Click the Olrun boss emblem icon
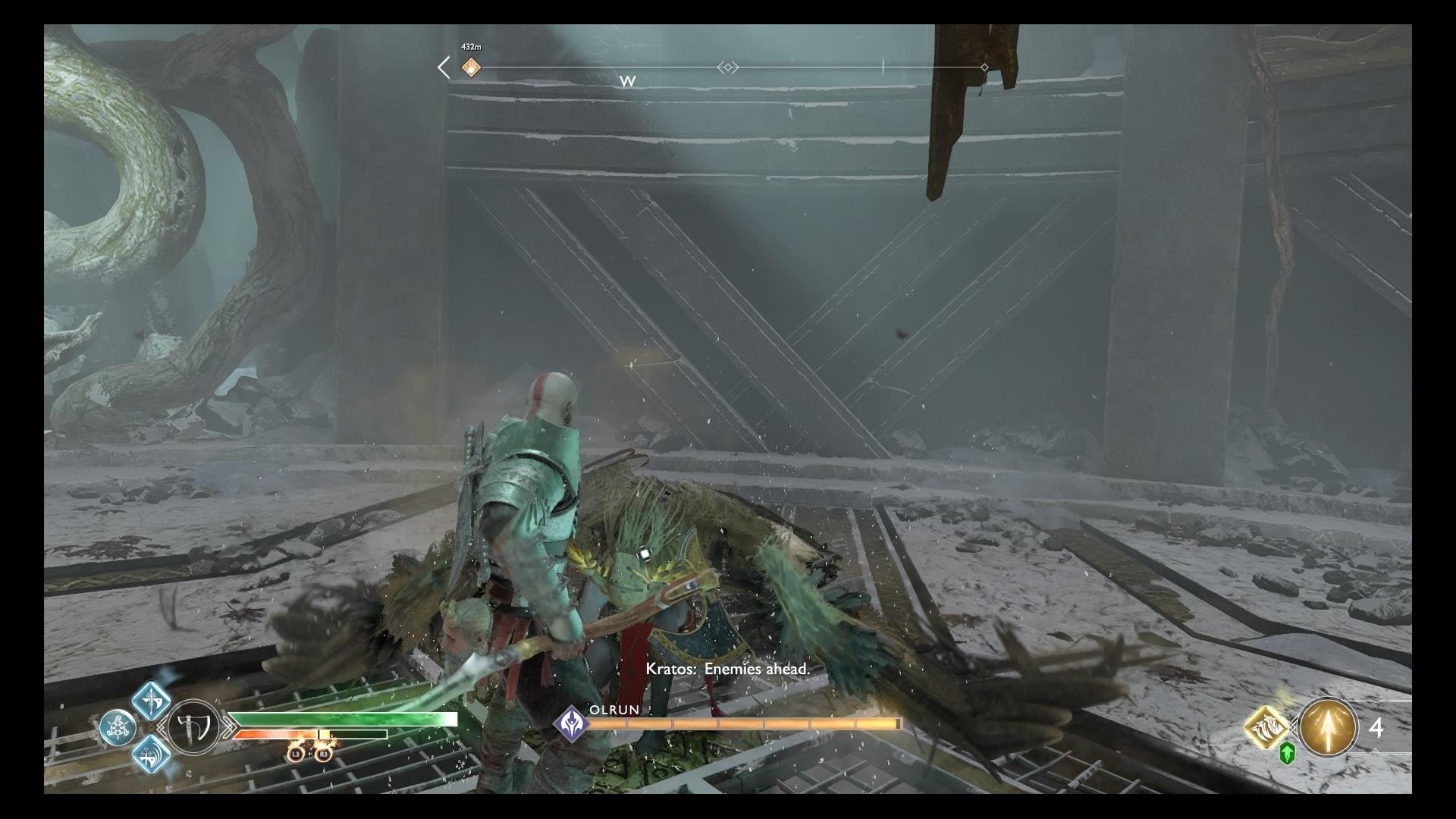Viewport: 1456px width, 819px height. click(x=570, y=723)
